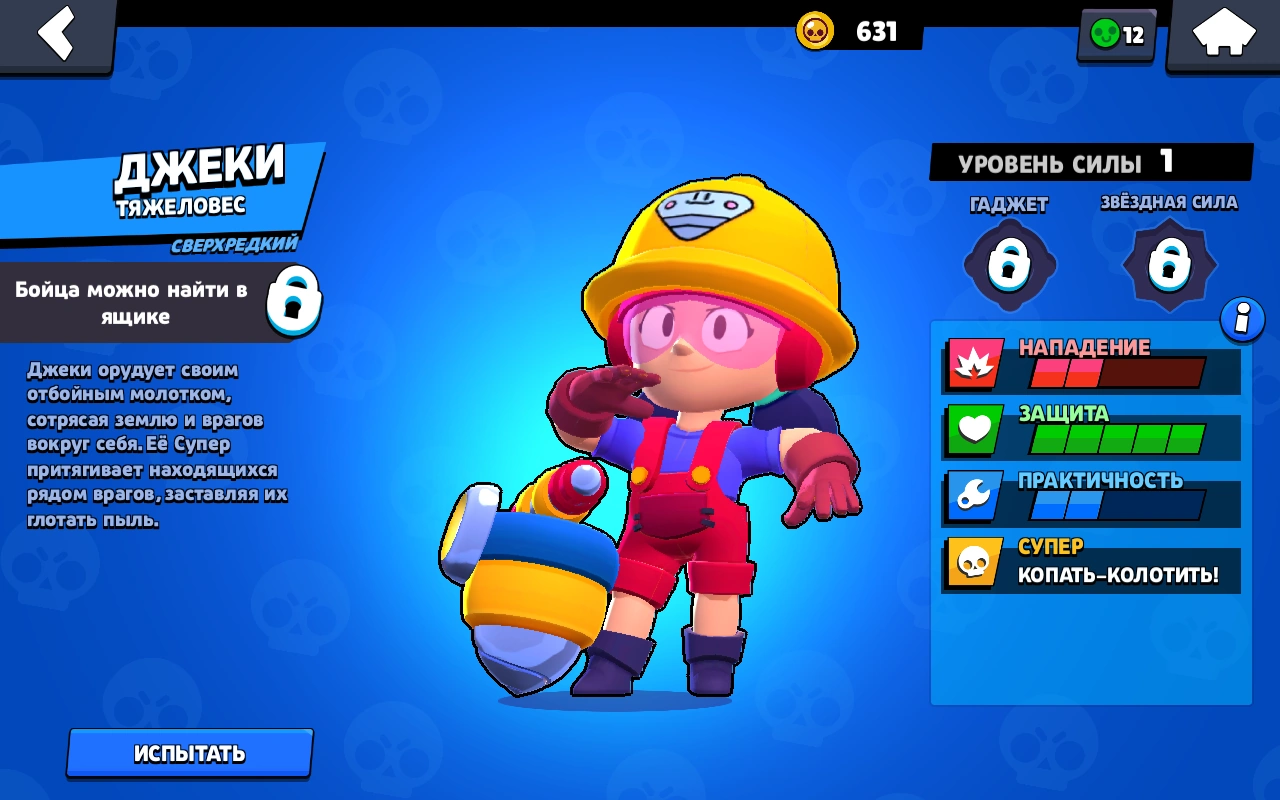Select the green heart defense icon
Screen dimensions: 1280x800
pyautogui.click(x=972, y=430)
